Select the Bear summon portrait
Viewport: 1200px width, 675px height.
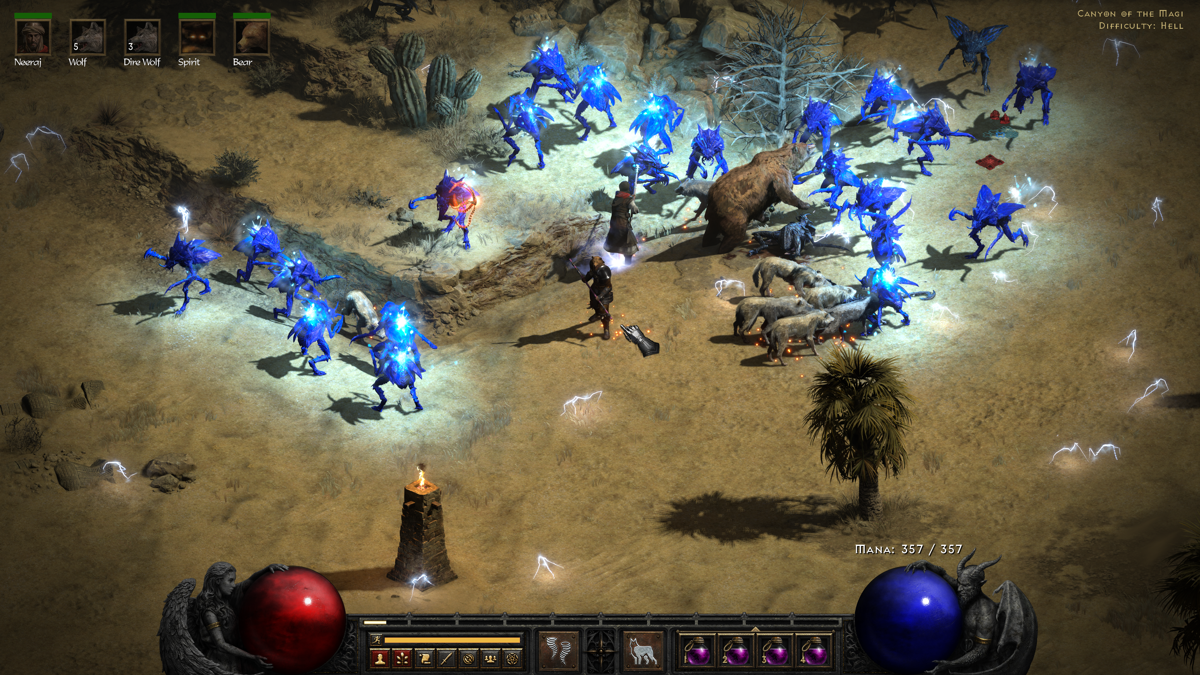[x=251, y=38]
